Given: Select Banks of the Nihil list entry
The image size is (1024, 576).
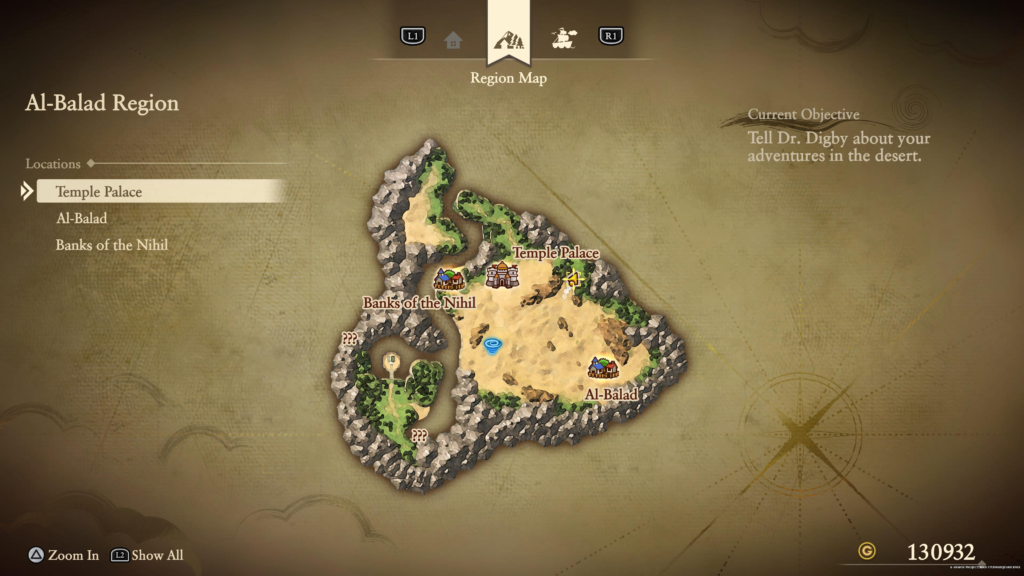Looking at the screenshot, I should [111, 244].
